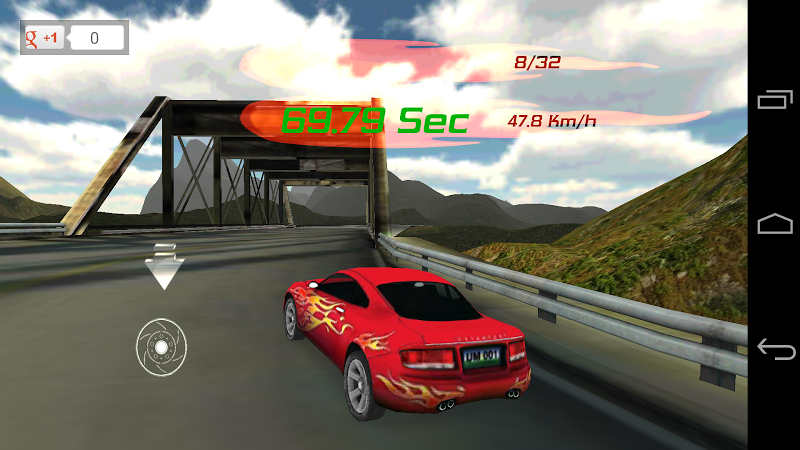Open Android recent apps
The image size is (800, 450).
[775, 99]
